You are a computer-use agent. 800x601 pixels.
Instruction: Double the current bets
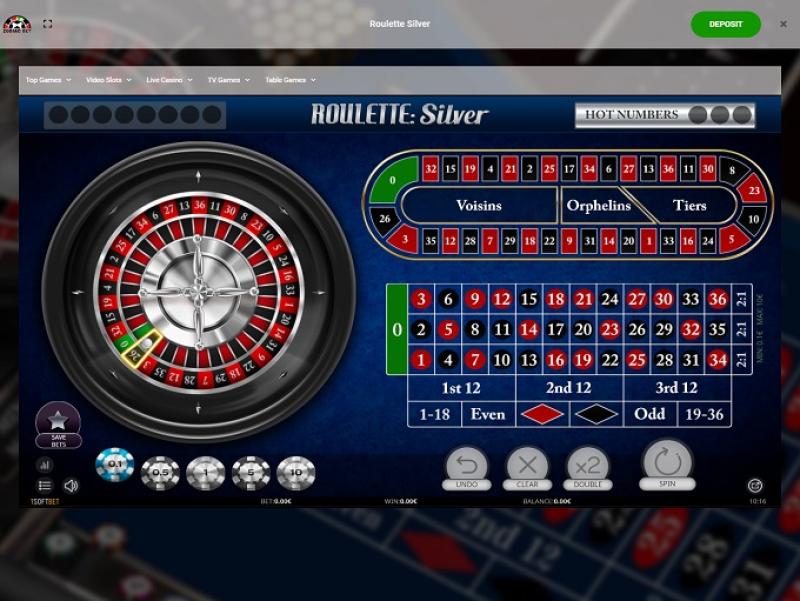tap(588, 465)
